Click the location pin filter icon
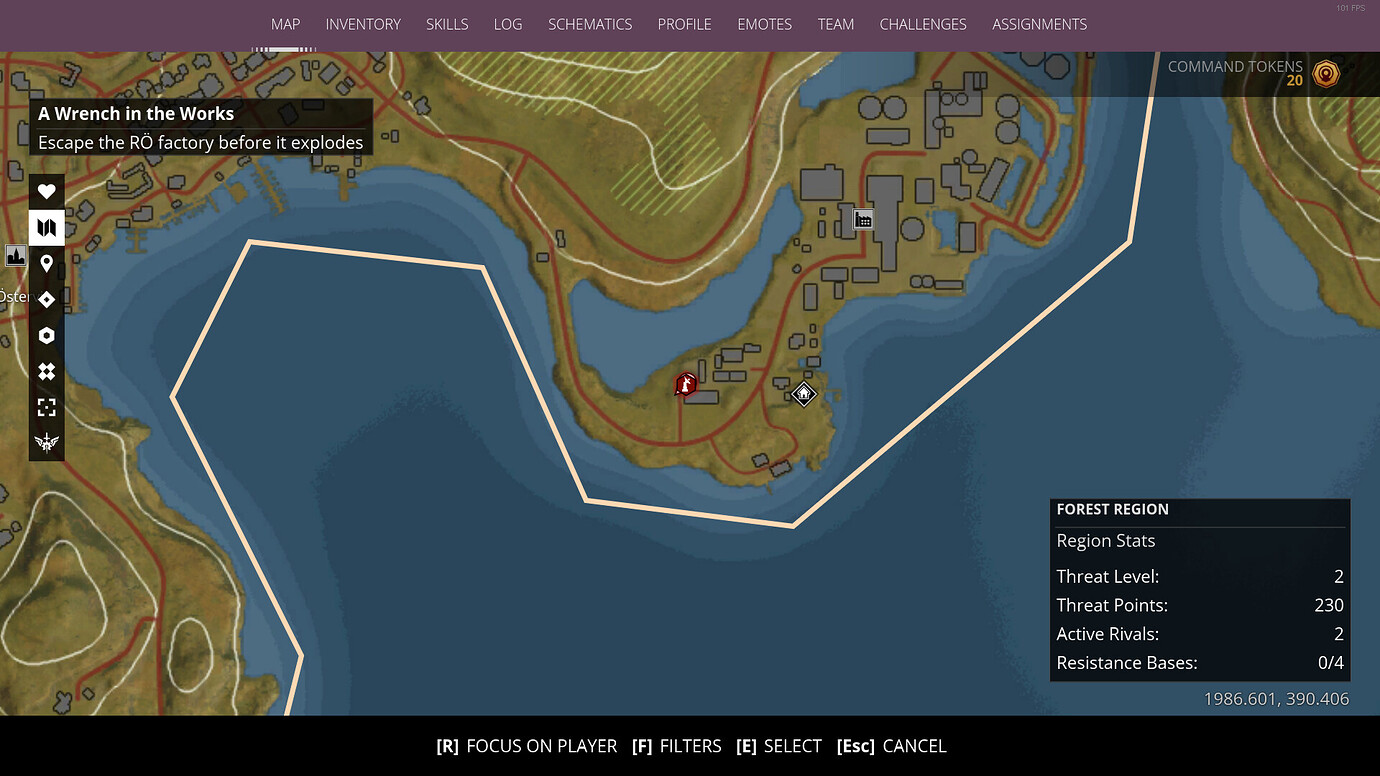1380x776 pixels. click(46, 263)
